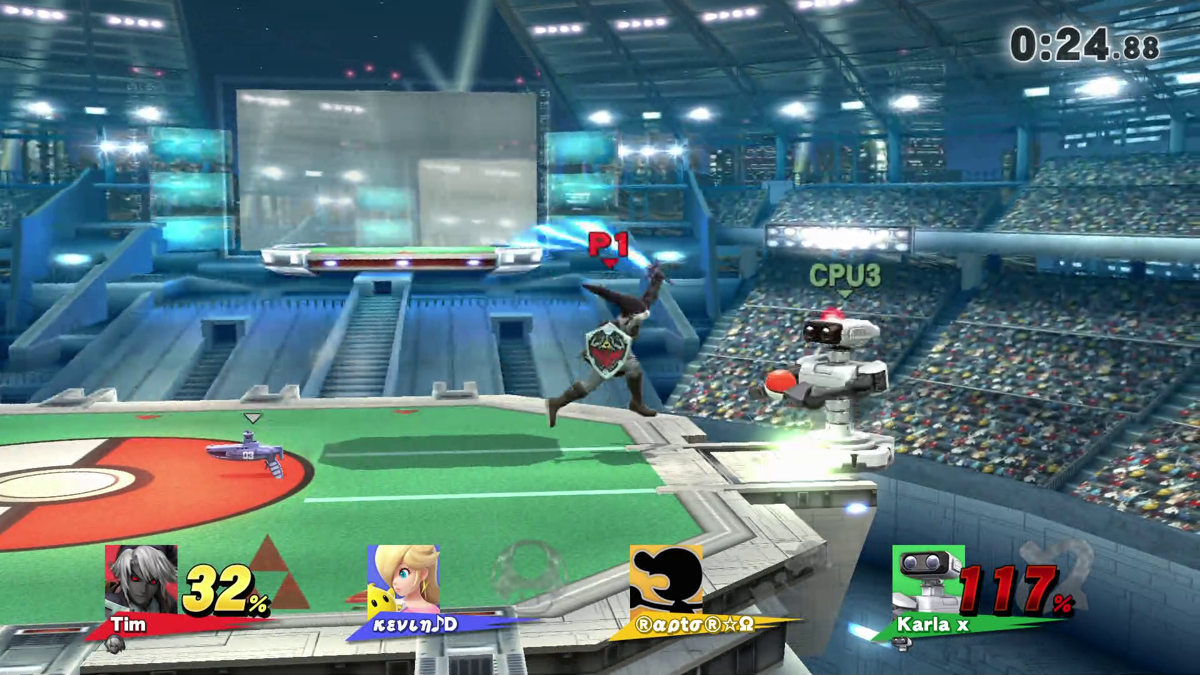Viewport: 1200px width, 675px height.
Task: Choose the Mr. Game & Watch portrait
Action: coord(665,579)
